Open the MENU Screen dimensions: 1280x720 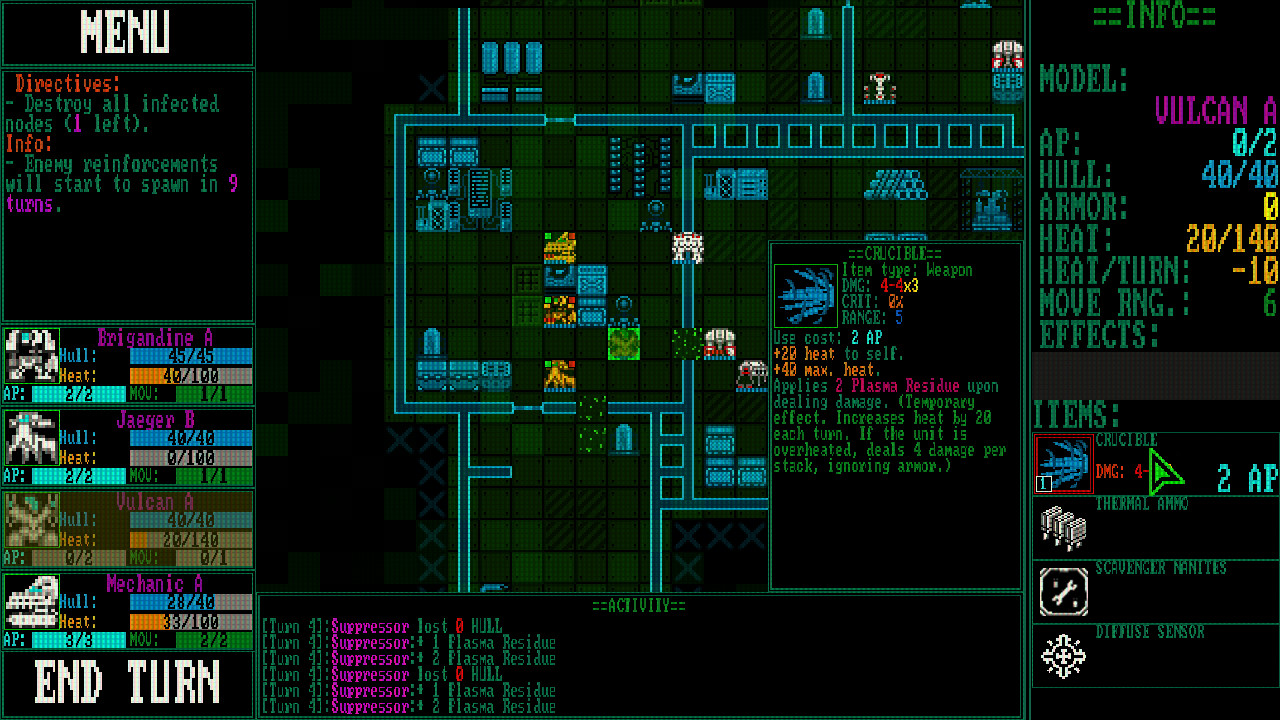(128, 33)
